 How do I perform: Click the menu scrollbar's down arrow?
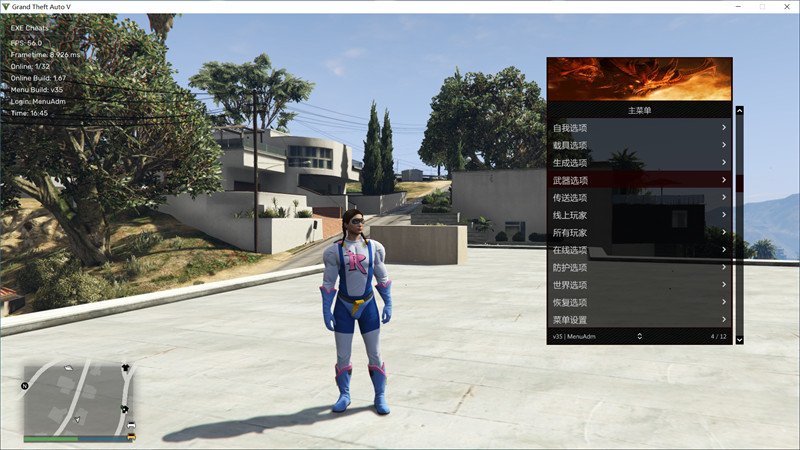pyautogui.click(x=740, y=340)
